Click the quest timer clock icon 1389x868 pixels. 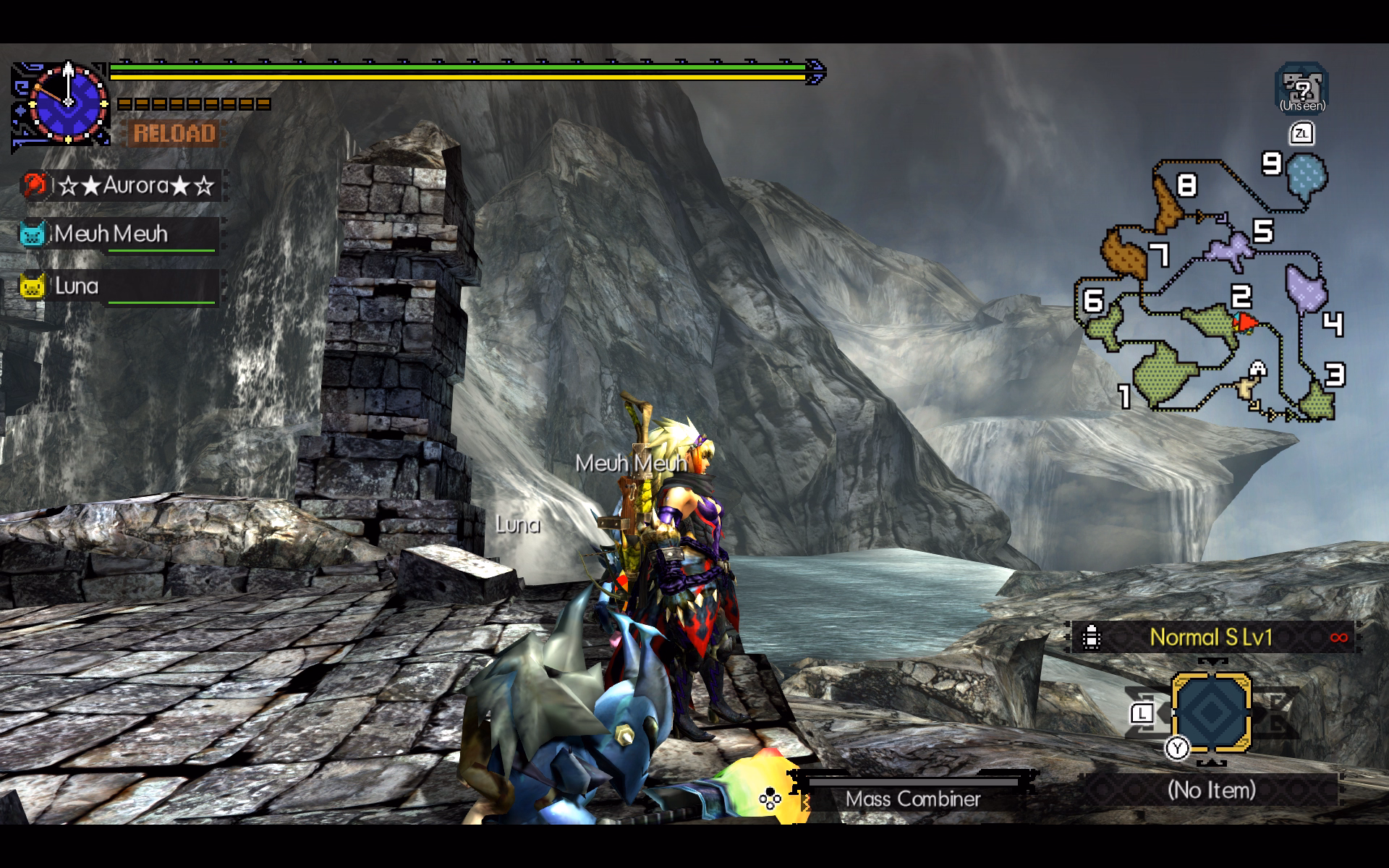click(67, 103)
